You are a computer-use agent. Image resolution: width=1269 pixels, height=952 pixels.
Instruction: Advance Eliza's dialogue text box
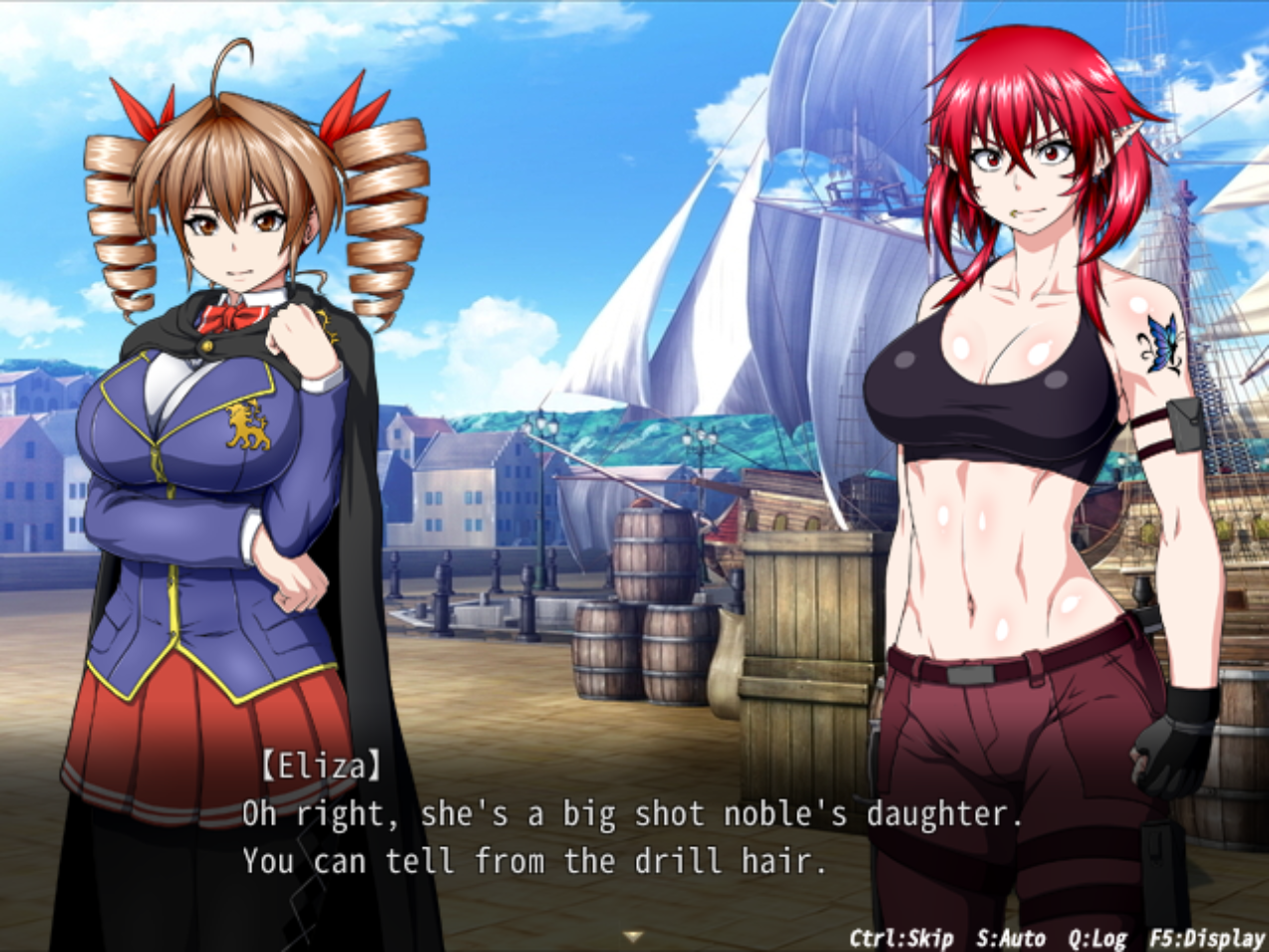click(x=634, y=837)
